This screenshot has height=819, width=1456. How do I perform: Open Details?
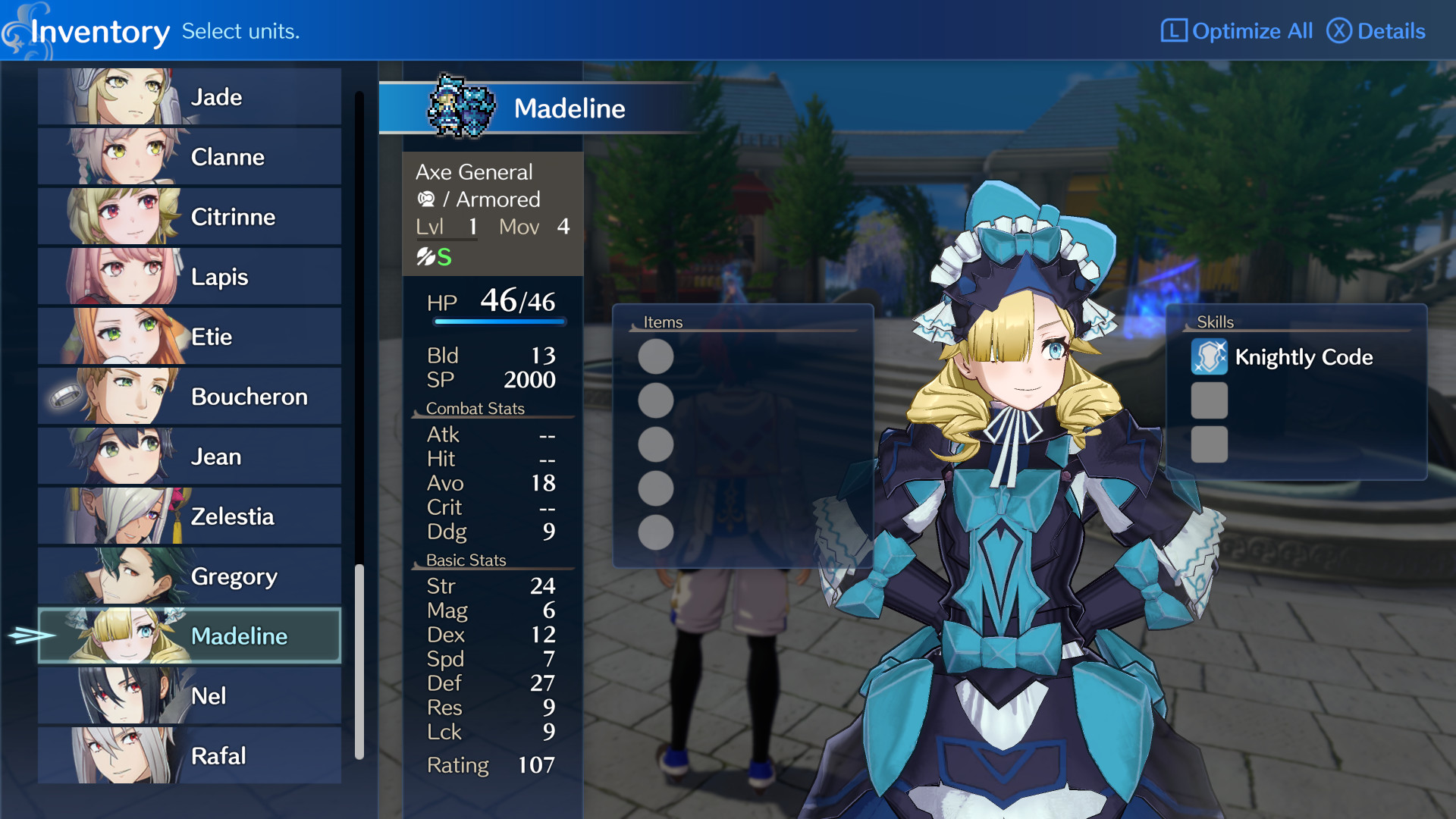(x=1376, y=31)
